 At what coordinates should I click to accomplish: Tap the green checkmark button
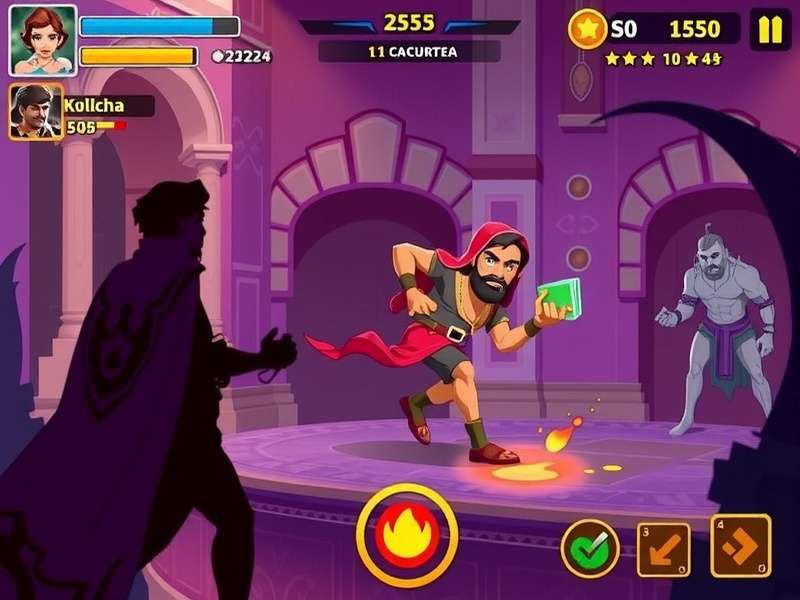pyautogui.click(x=590, y=549)
